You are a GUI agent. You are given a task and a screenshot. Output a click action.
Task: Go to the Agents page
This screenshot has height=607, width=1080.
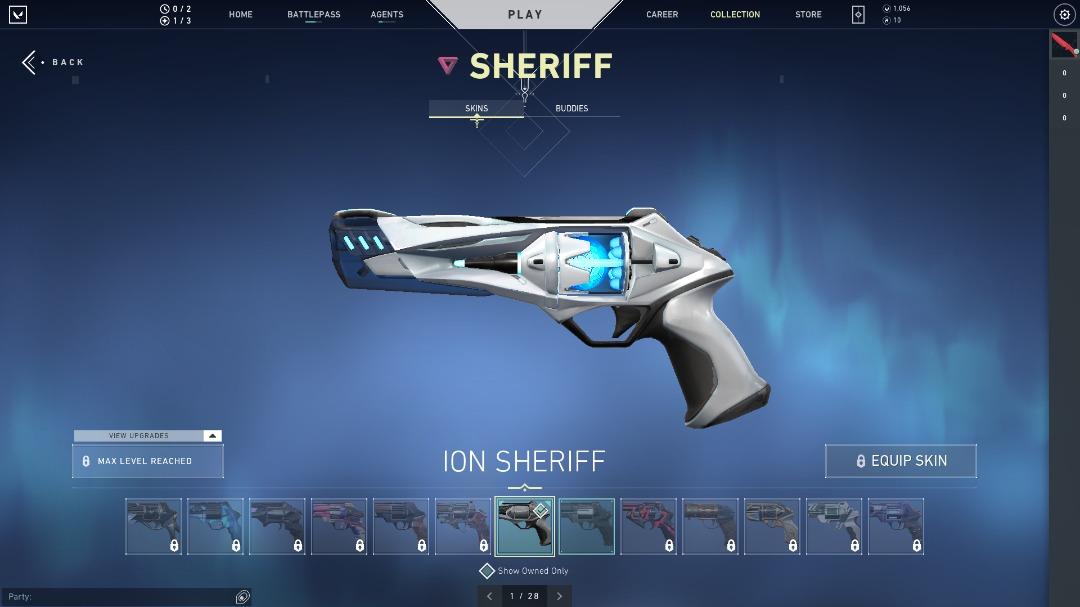387,15
